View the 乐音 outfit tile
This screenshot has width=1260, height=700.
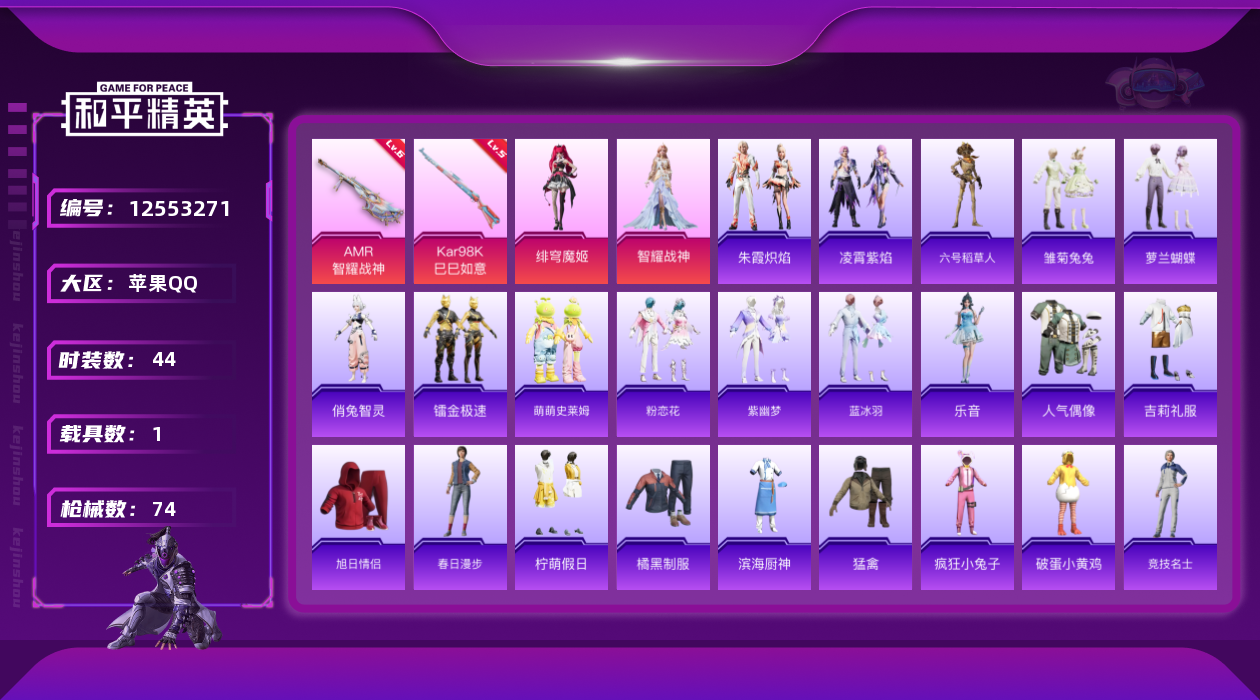coord(967,363)
